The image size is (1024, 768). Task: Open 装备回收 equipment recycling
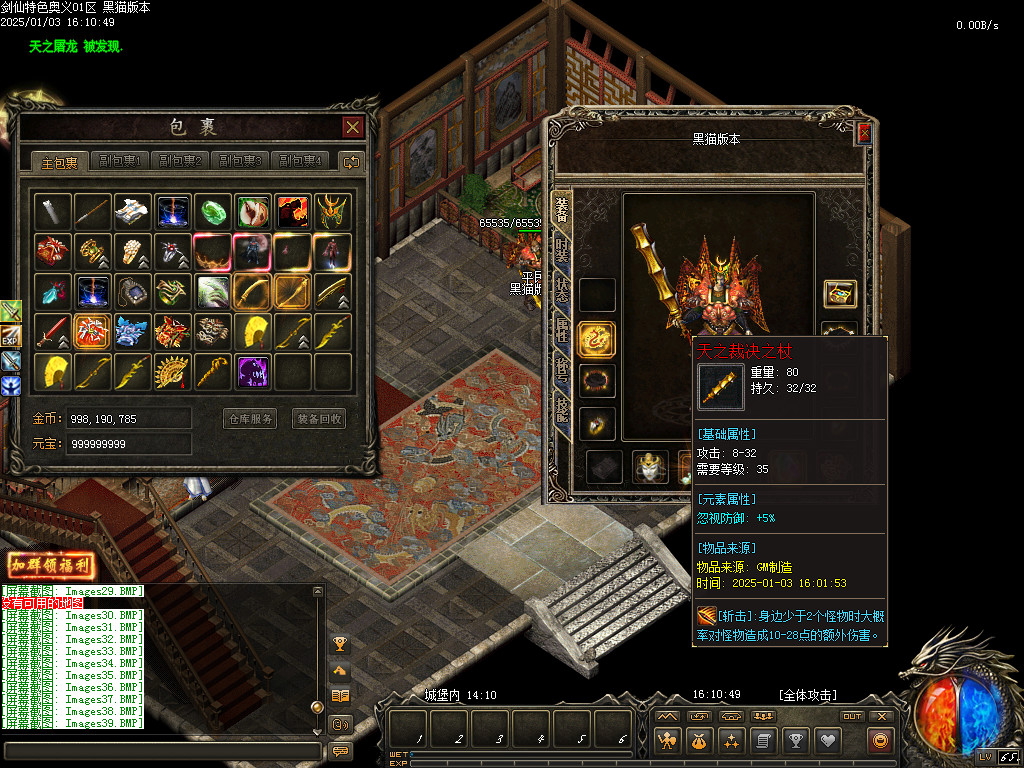click(319, 419)
